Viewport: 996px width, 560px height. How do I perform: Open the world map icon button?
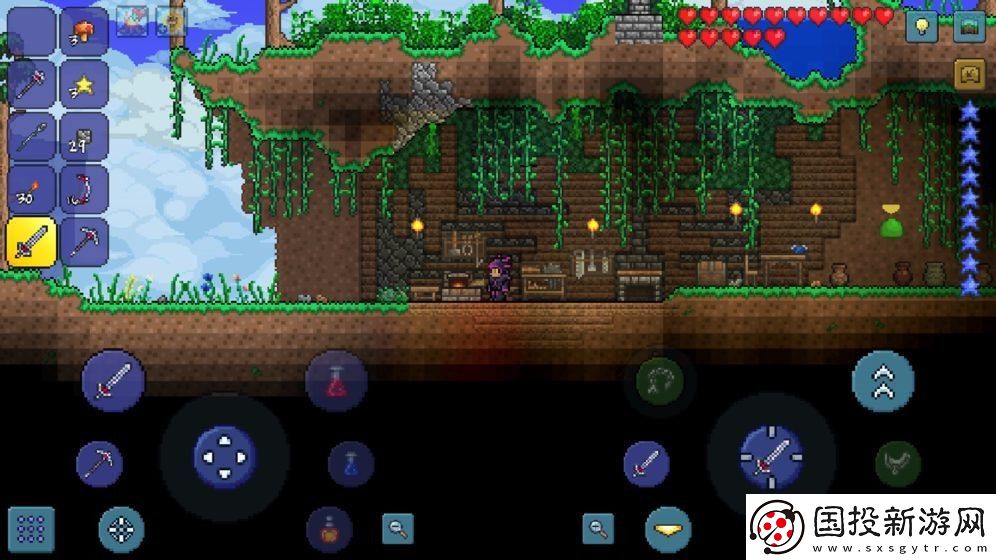click(x=969, y=27)
